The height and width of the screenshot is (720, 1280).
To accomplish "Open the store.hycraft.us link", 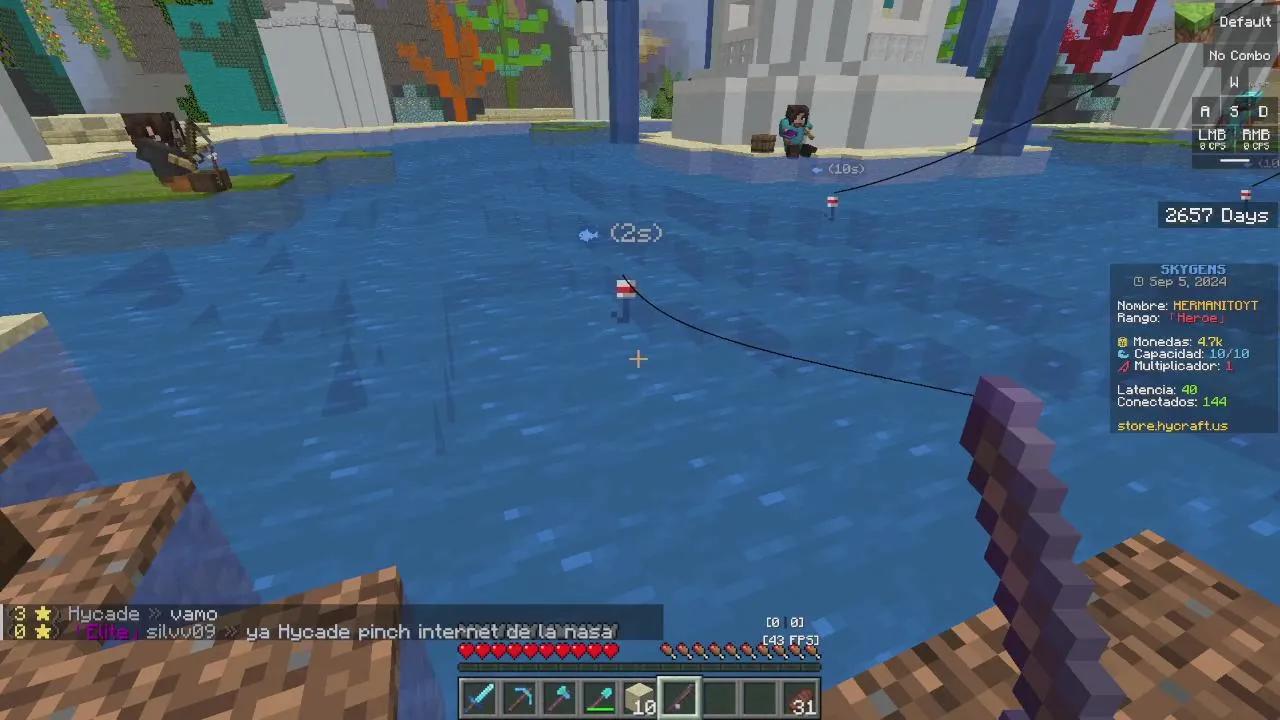I will (1172, 425).
